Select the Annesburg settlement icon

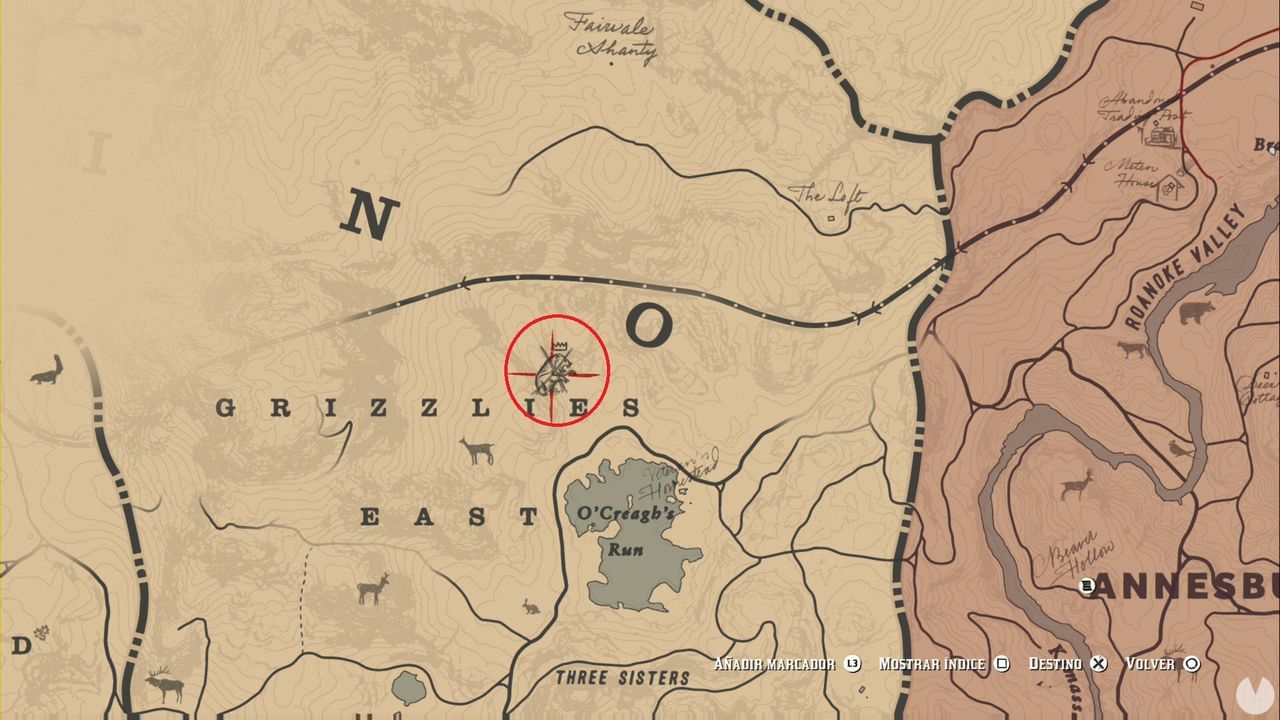point(1085,585)
